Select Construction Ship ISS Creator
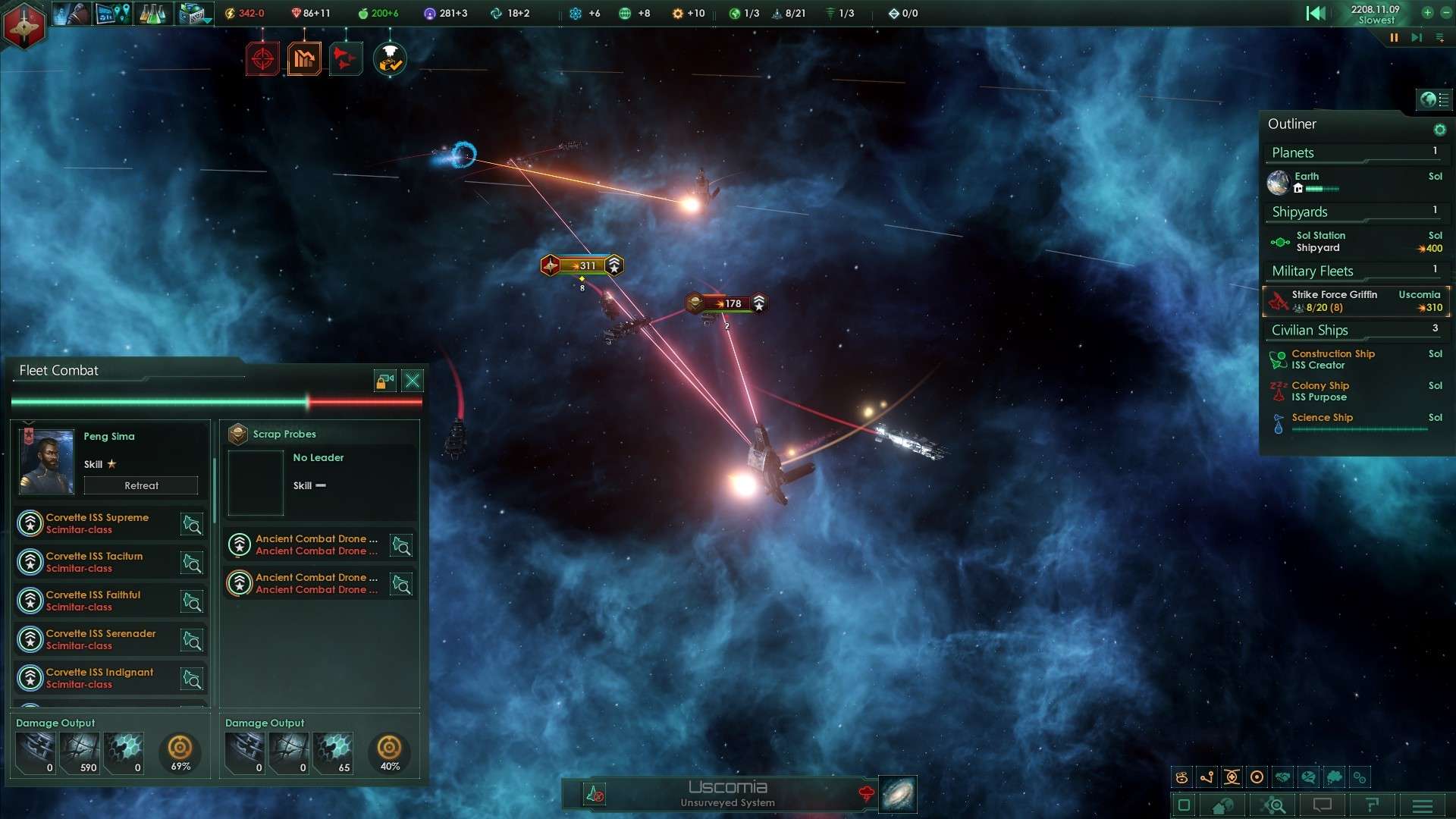 (x=1332, y=359)
